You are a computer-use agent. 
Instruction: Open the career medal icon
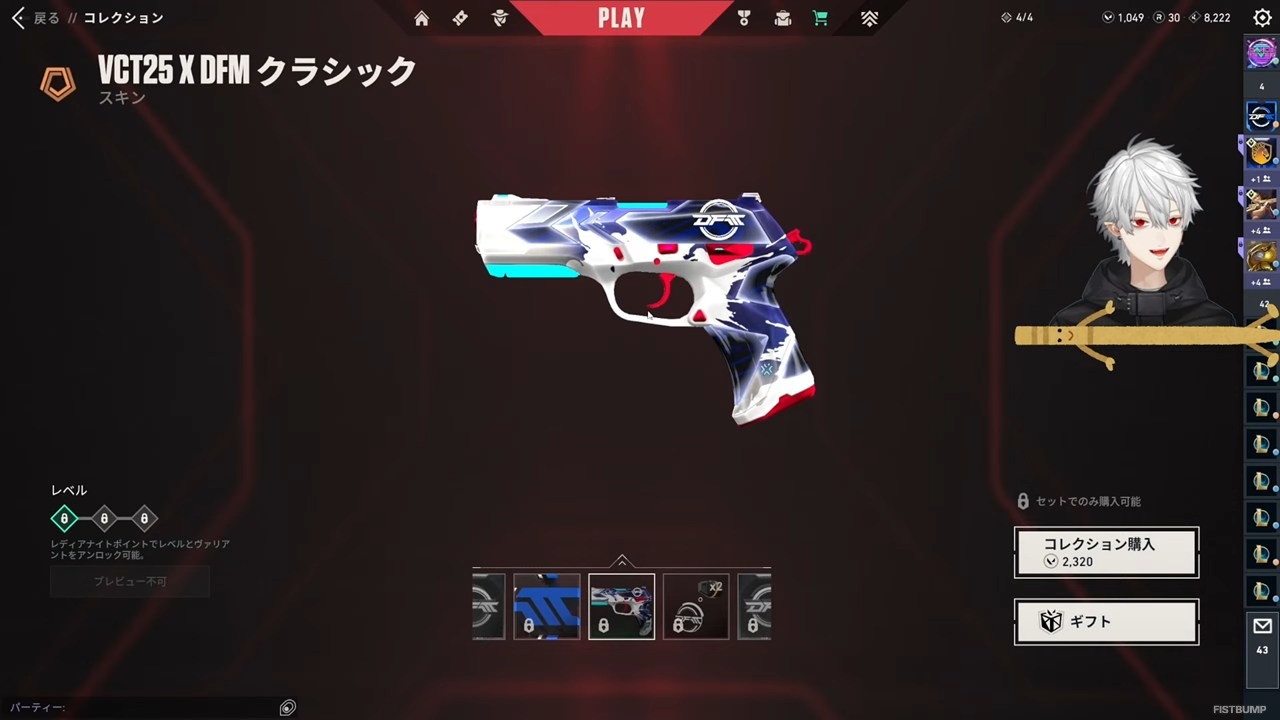point(744,18)
